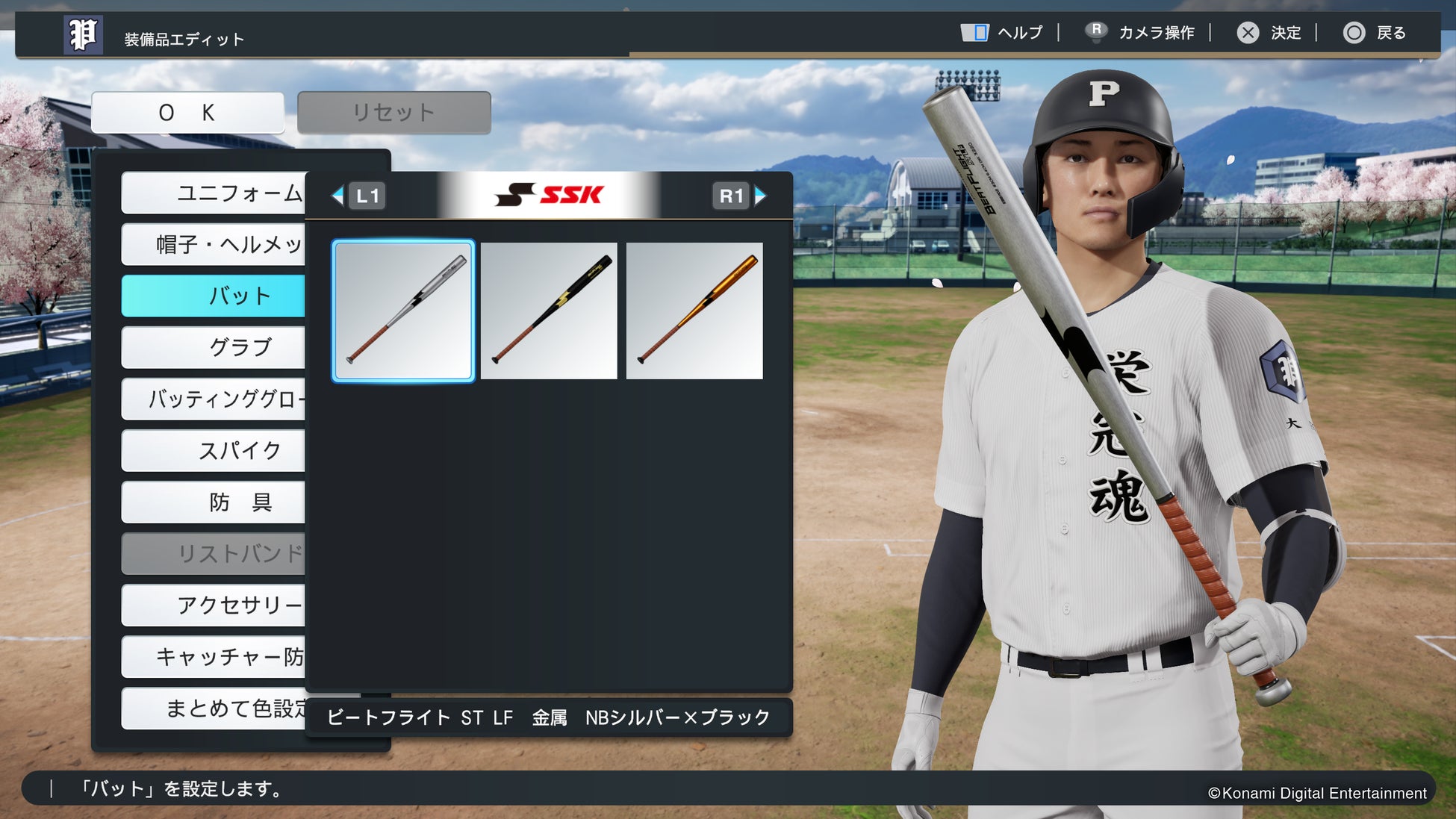Screen dimensions: 1456x819
Task: Open the キャッチャー防具 catcher gear category
Action: pyautogui.click(x=214, y=657)
